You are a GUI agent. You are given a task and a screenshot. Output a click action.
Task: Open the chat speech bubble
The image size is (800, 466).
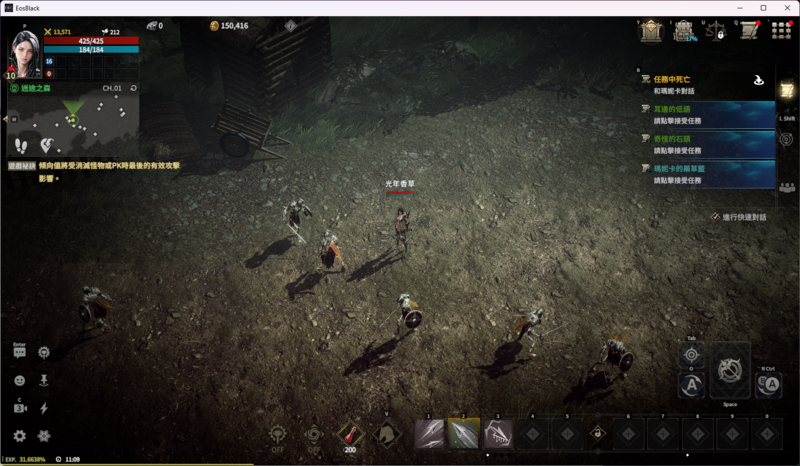pos(20,353)
